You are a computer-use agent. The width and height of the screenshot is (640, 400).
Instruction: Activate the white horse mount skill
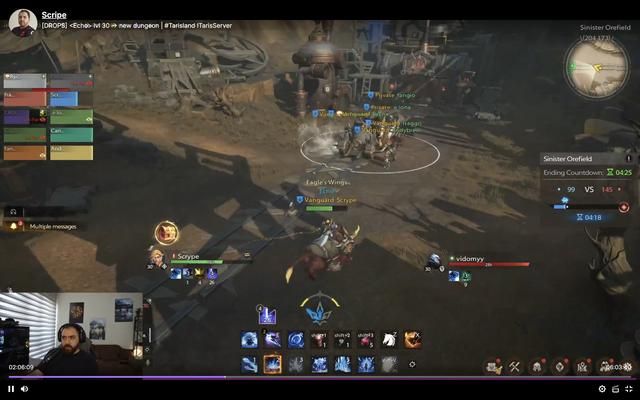click(389, 340)
